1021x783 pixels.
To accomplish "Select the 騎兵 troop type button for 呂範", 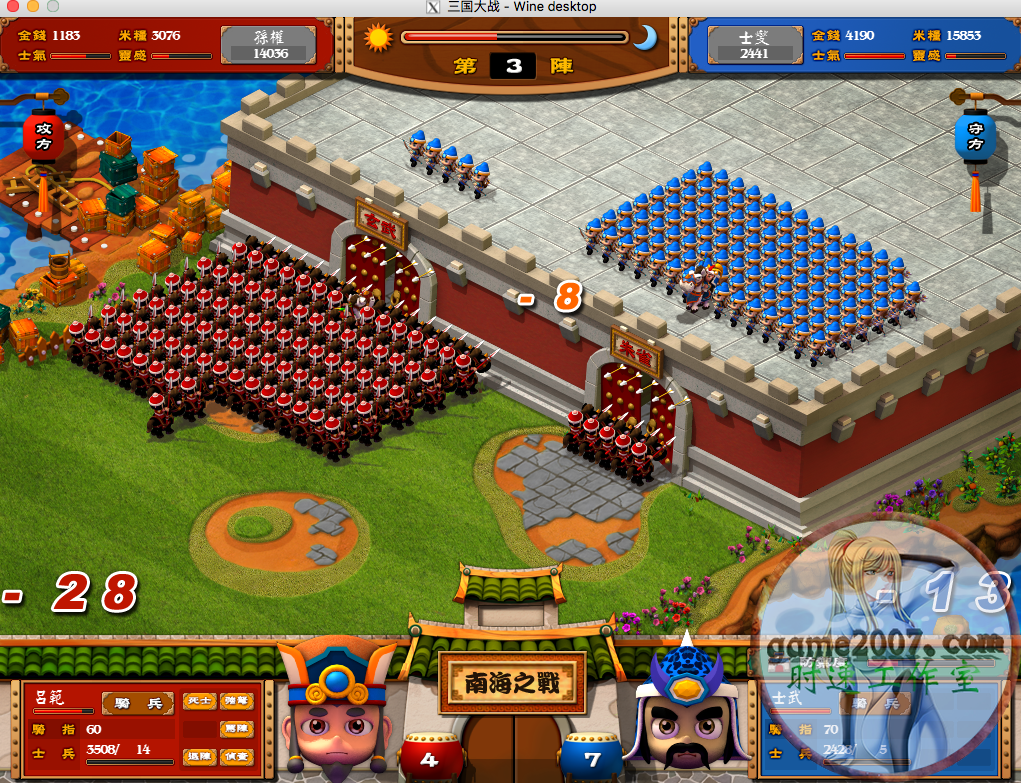I will coord(138,703).
